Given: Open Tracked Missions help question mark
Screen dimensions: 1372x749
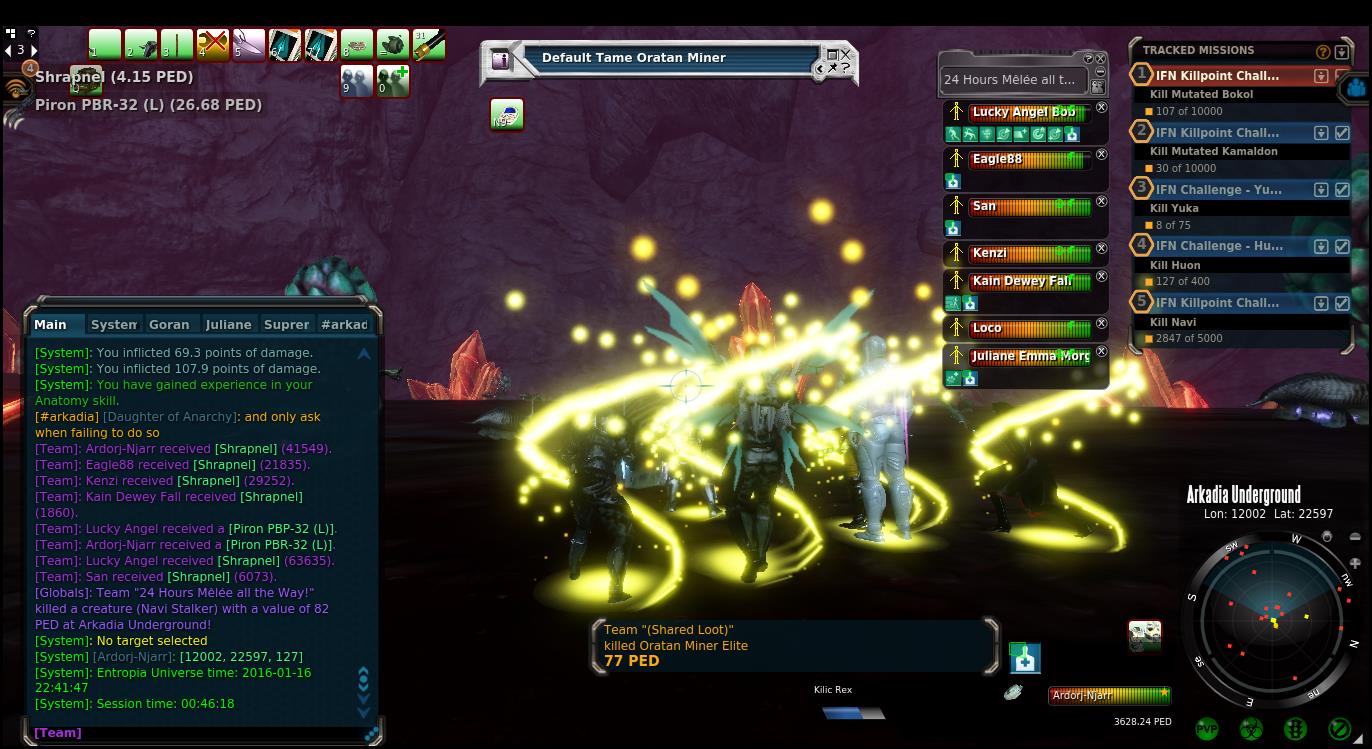Looking at the screenshot, I should click(x=1323, y=51).
